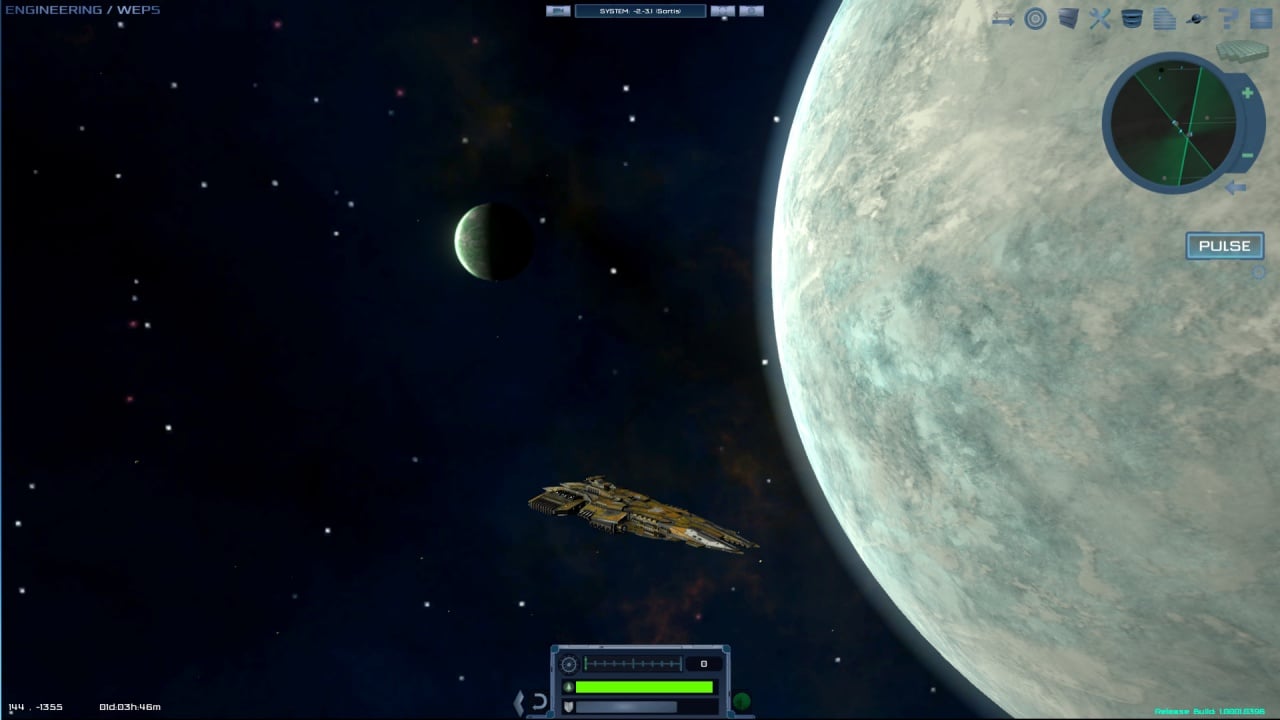The width and height of the screenshot is (1280, 720).
Task: Open the square menu icon at far right
Action: 1260,19
